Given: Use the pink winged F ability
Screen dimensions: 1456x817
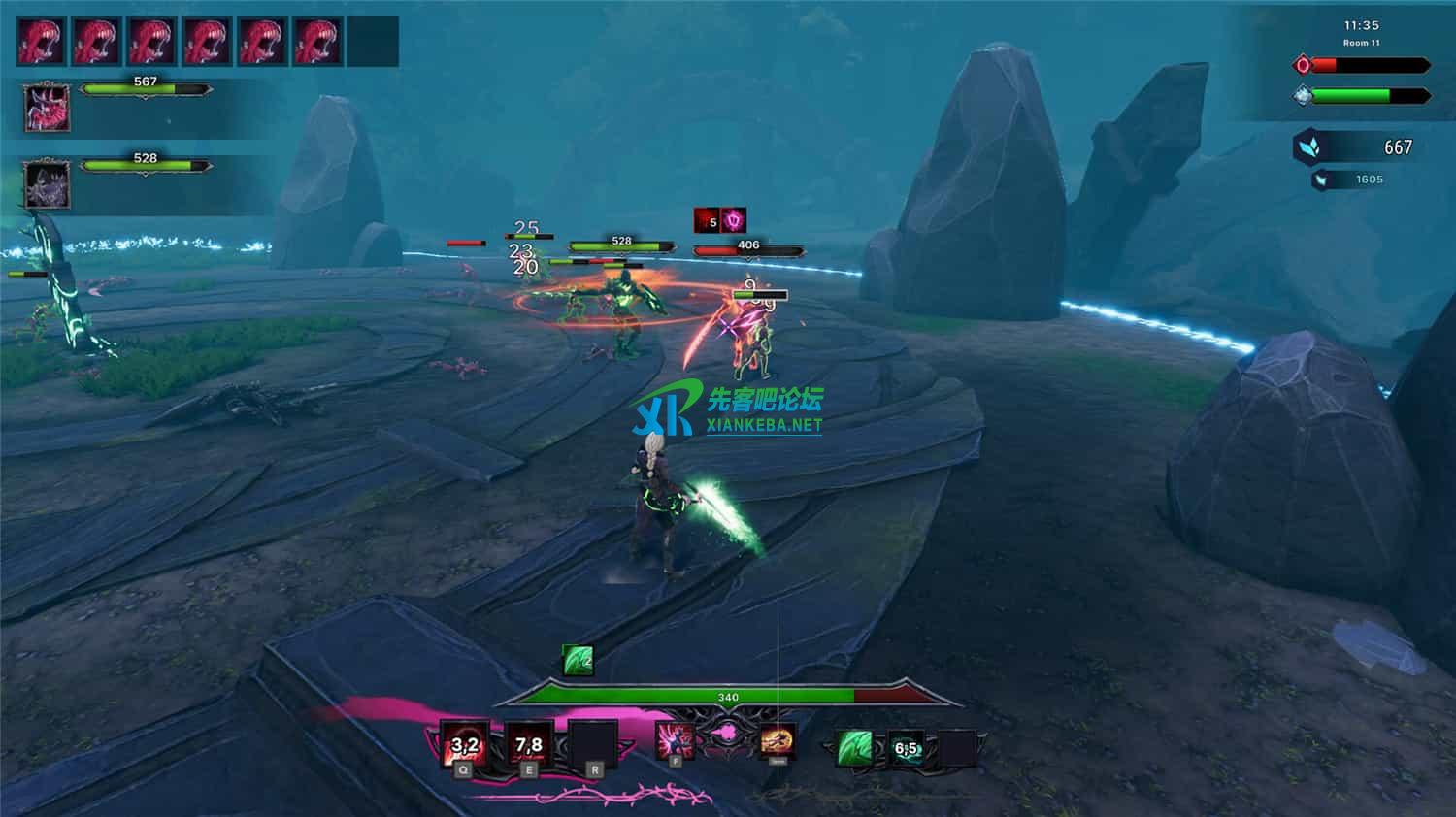Looking at the screenshot, I should pos(675,741).
